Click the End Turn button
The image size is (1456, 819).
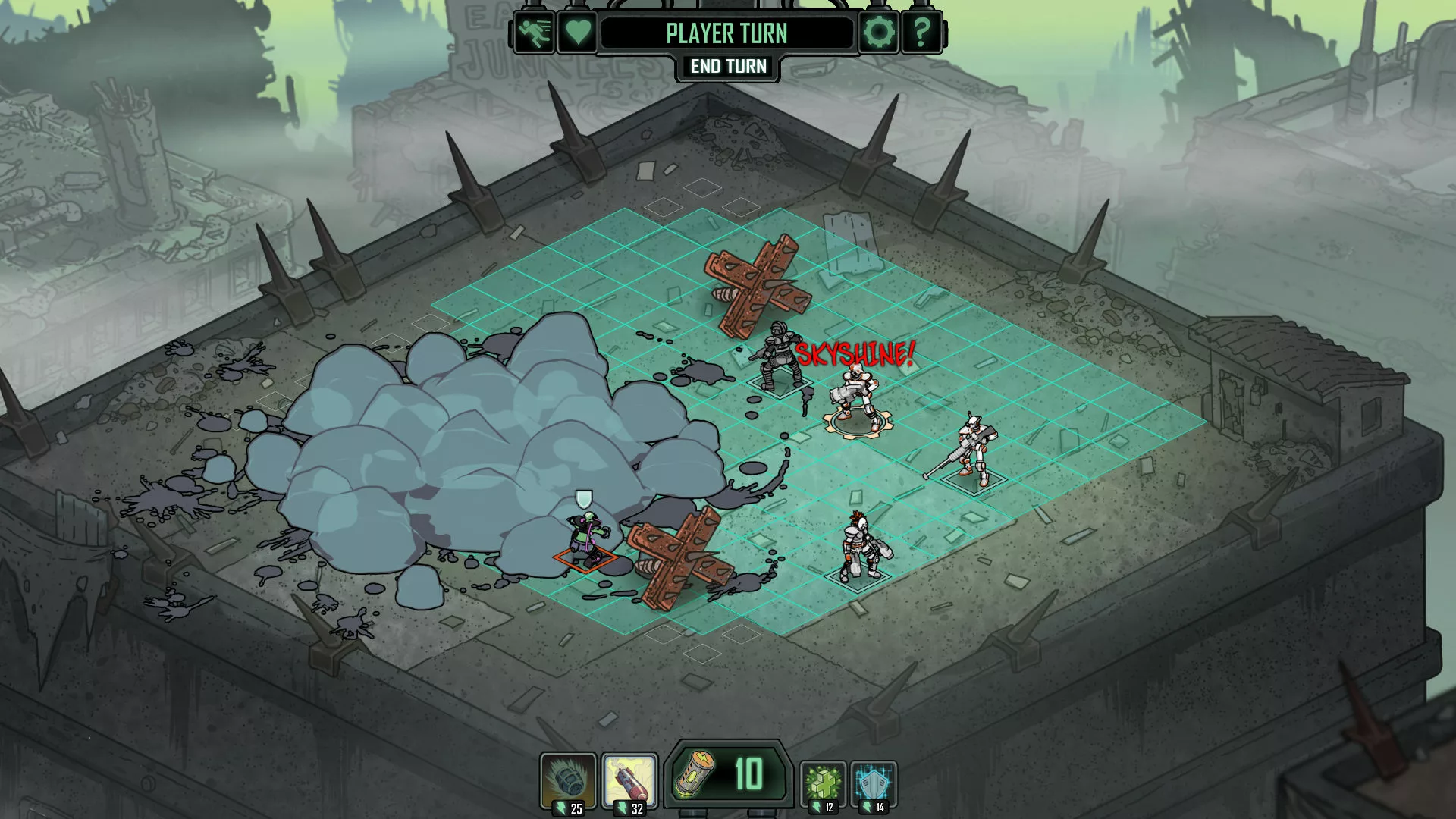pyautogui.click(x=728, y=67)
